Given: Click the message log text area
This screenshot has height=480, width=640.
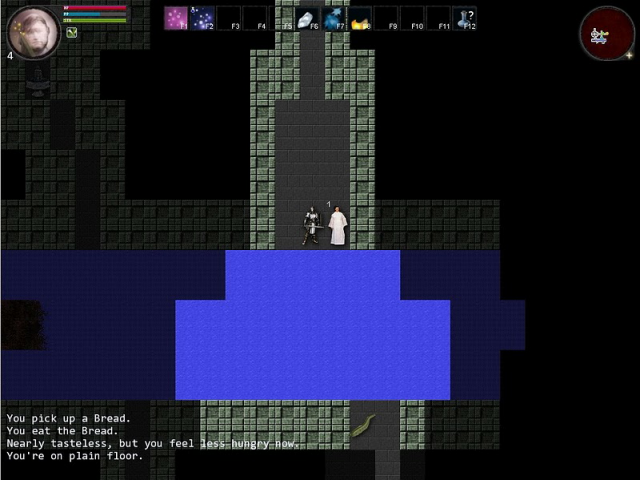Looking at the screenshot, I should tap(150, 437).
